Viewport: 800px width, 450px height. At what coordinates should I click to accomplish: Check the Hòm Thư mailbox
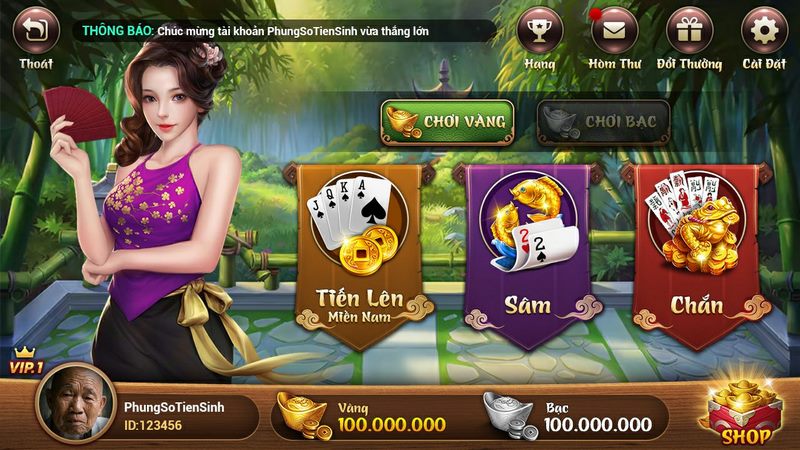point(614,31)
